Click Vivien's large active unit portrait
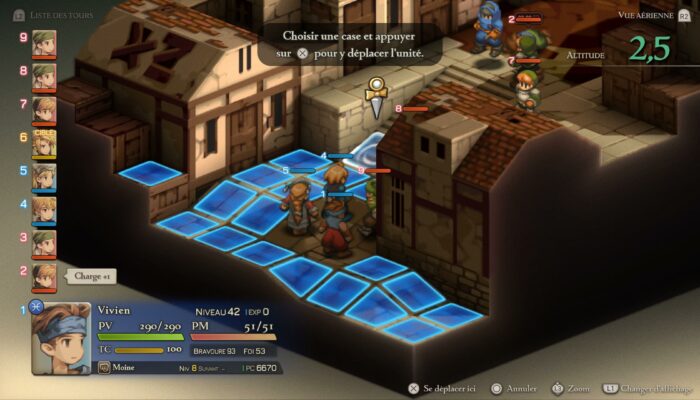The height and width of the screenshot is (400, 700). (61, 337)
